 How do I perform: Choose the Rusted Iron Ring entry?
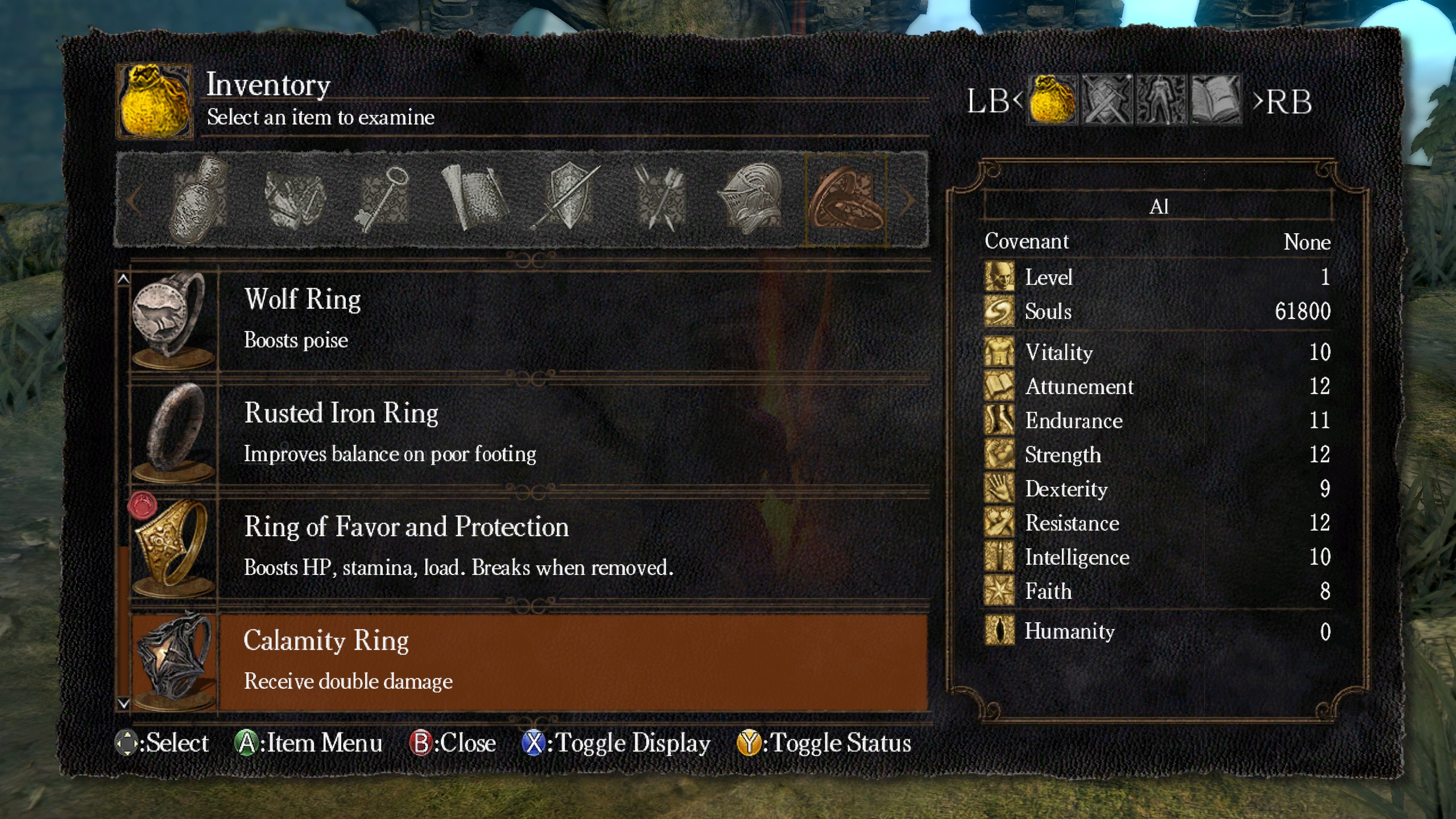[x=529, y=433]
